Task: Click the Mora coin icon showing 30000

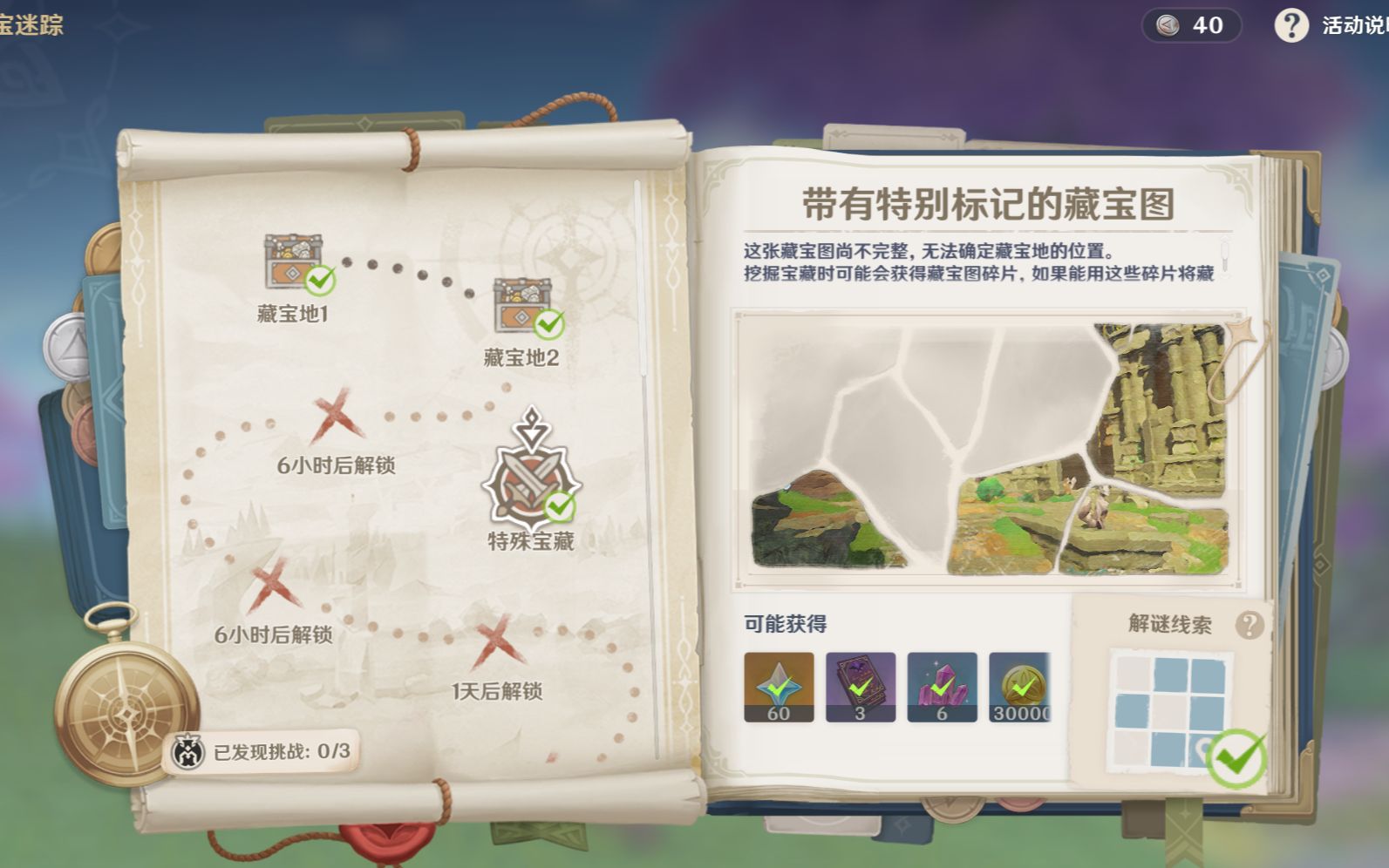Action: (x=1022, y=687)
